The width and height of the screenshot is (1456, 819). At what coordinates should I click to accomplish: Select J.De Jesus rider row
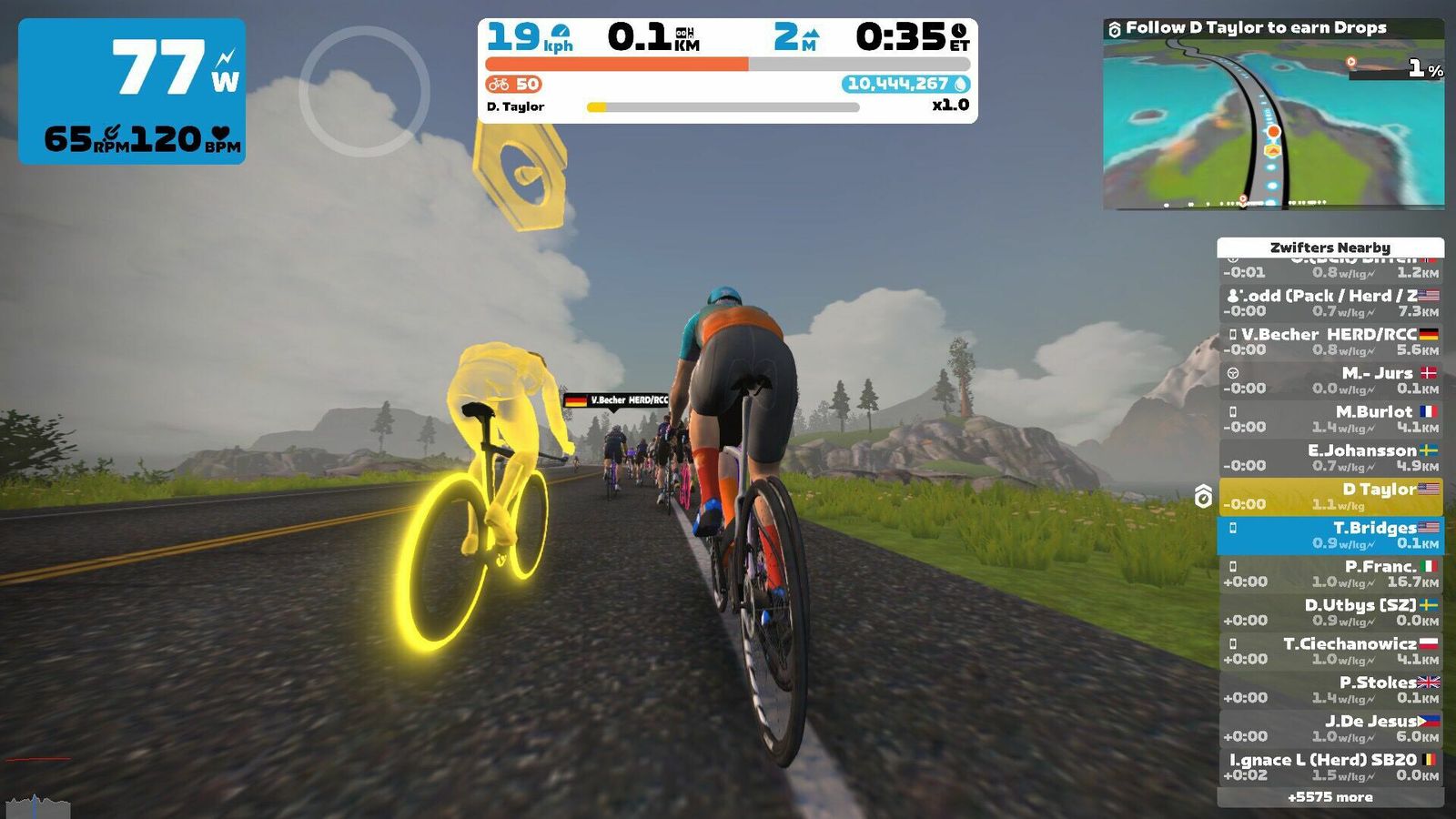[x=1330, y=729]
